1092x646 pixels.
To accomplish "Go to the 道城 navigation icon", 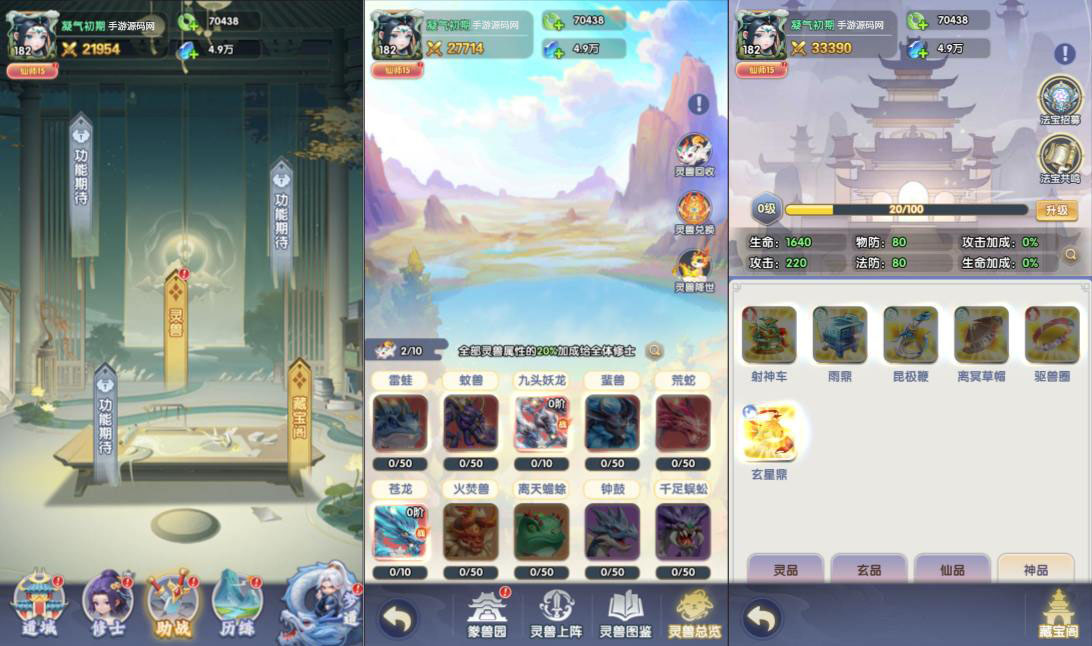I will [x=38, y=600].
